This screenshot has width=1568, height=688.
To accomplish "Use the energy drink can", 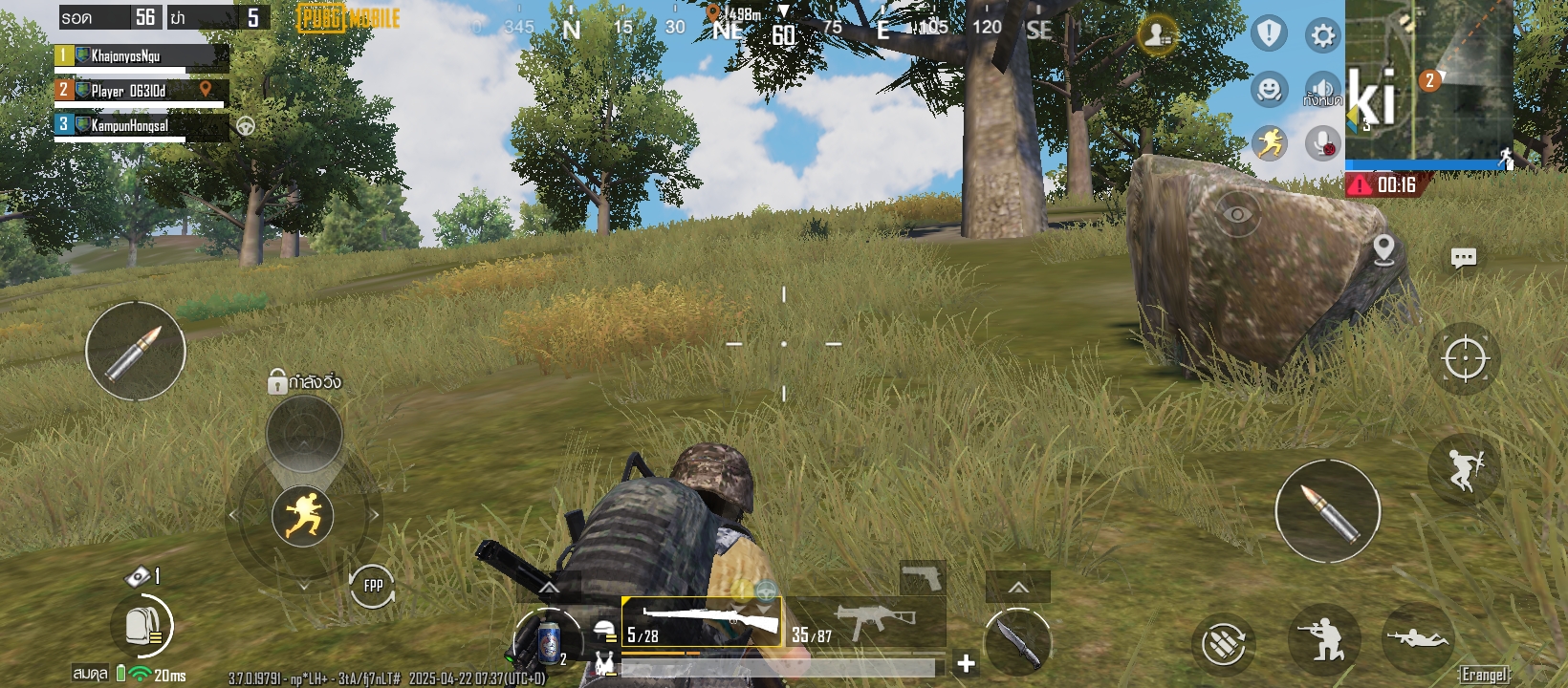I will point(548,641).
